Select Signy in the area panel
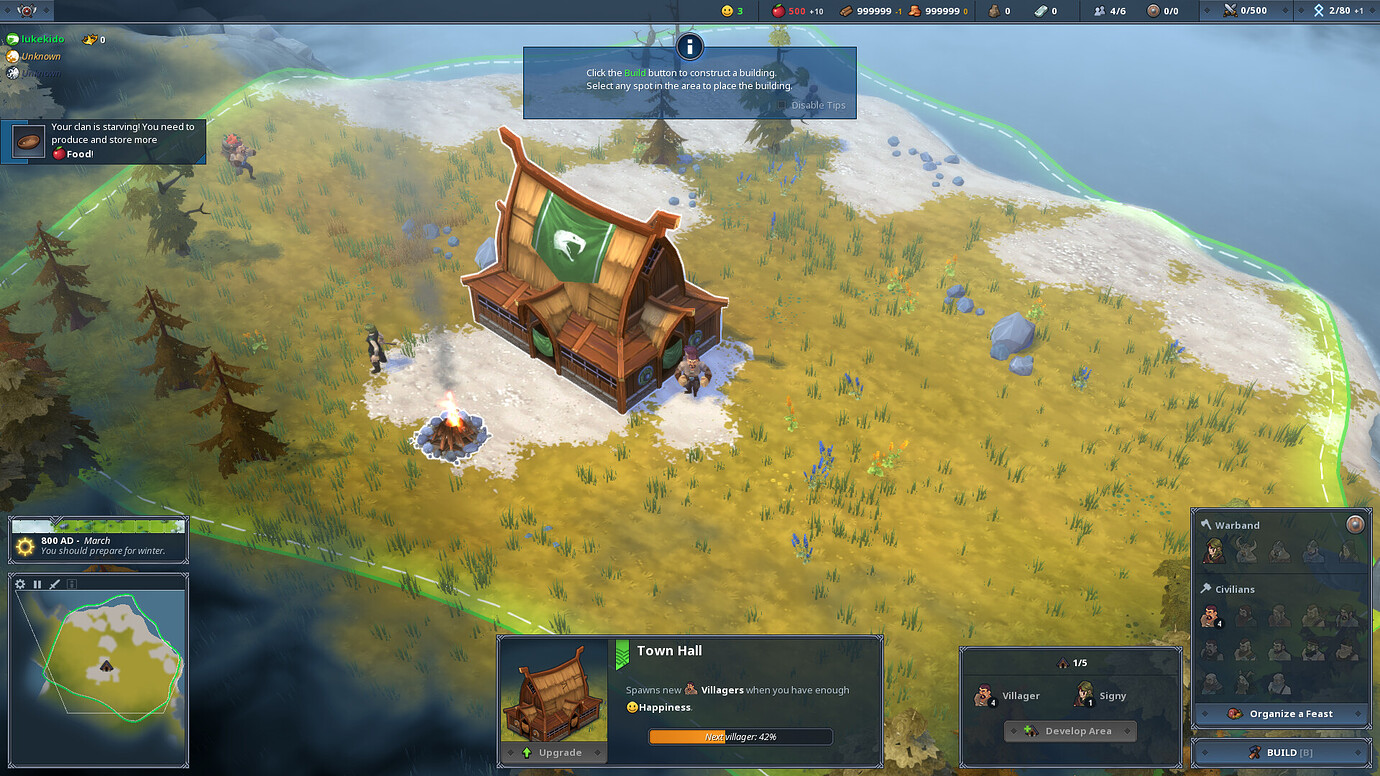The width and height of the screenshot is (1380, 776). pyautogui.click(x=1098, y=695)
